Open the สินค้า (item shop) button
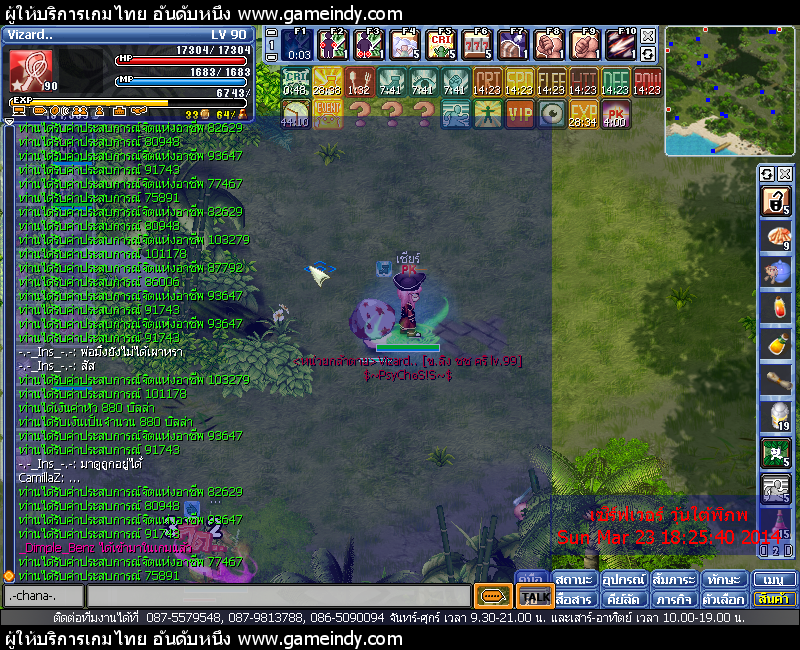The image size is (800, 650). tap(774, 598)
